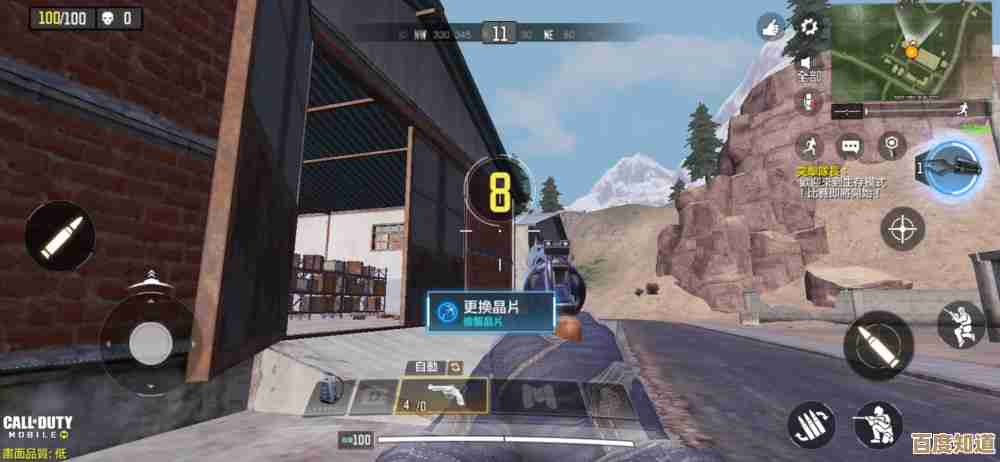This screenshot has width=1000, height=462.
Task: Open the backpack inventory icon
Action: point(326,396)
